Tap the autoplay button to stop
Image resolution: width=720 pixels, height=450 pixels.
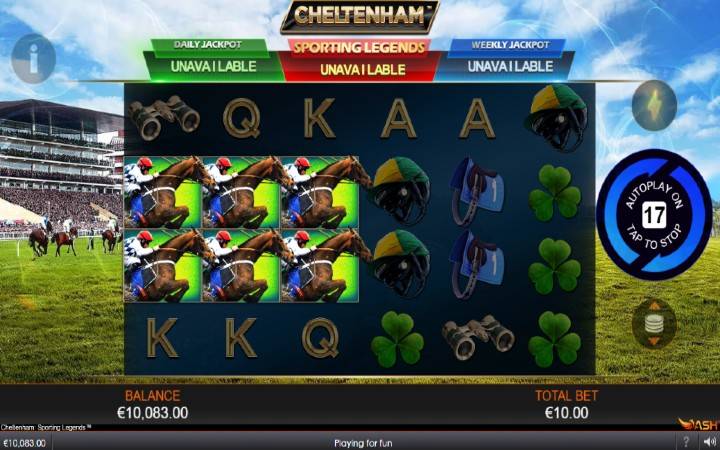653,214
